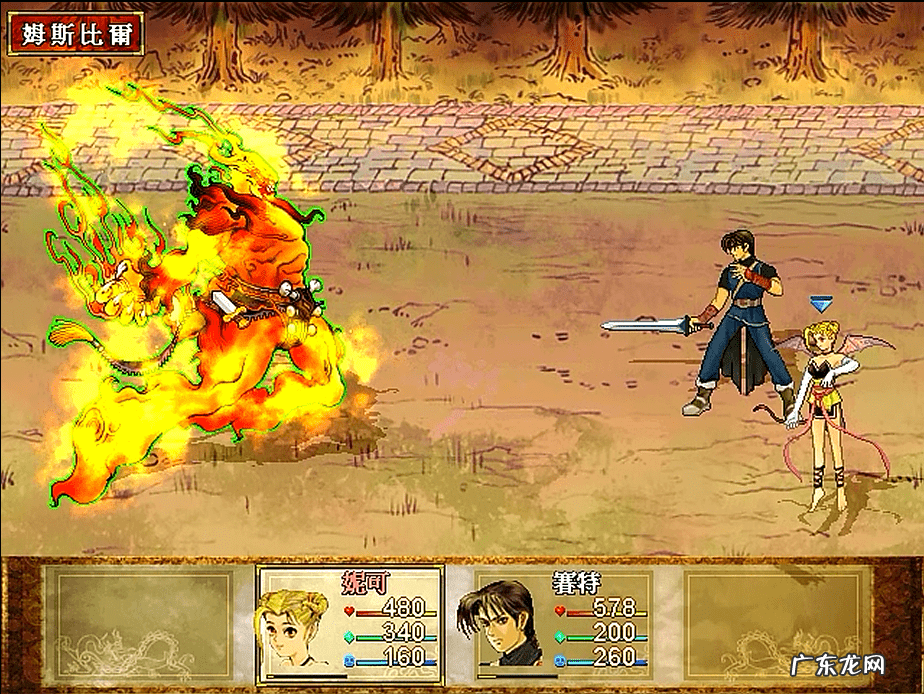
Task: Click the 姆斯比爾 enemy name label
Action: coord(76,35)
